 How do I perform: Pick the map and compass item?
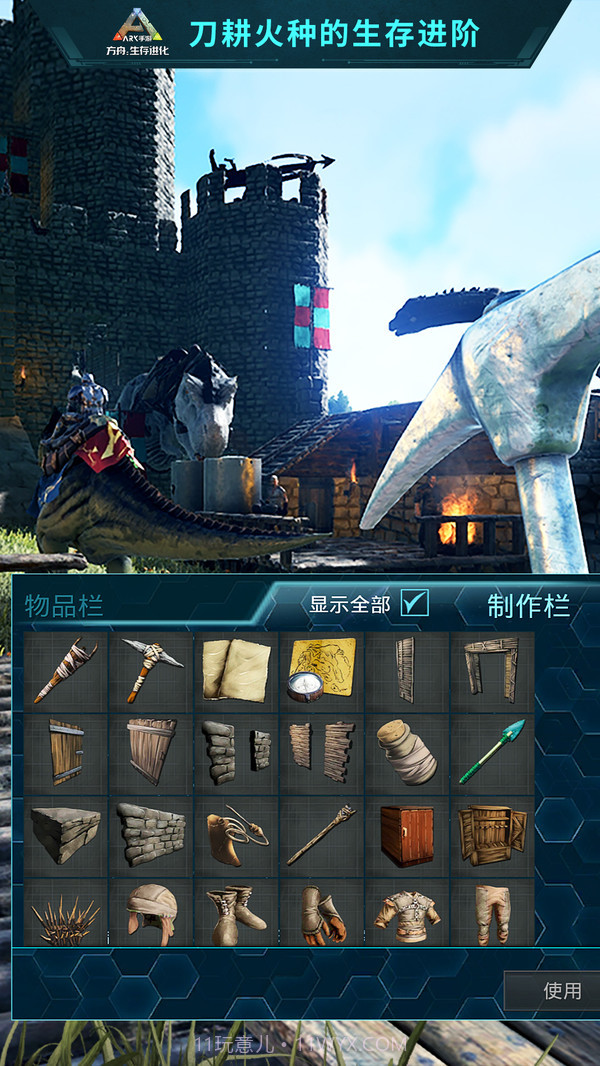(322, 670)
